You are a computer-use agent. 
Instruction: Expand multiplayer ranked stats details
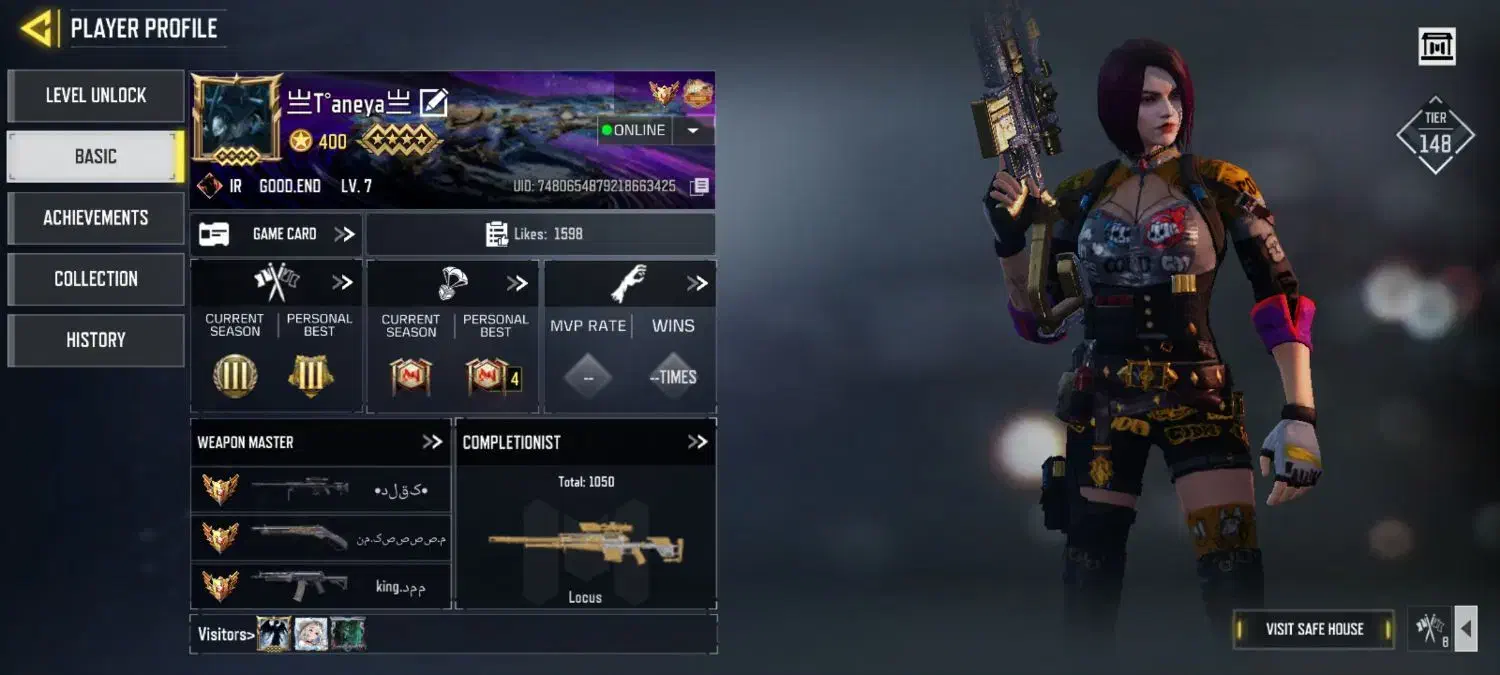[342, 283]
